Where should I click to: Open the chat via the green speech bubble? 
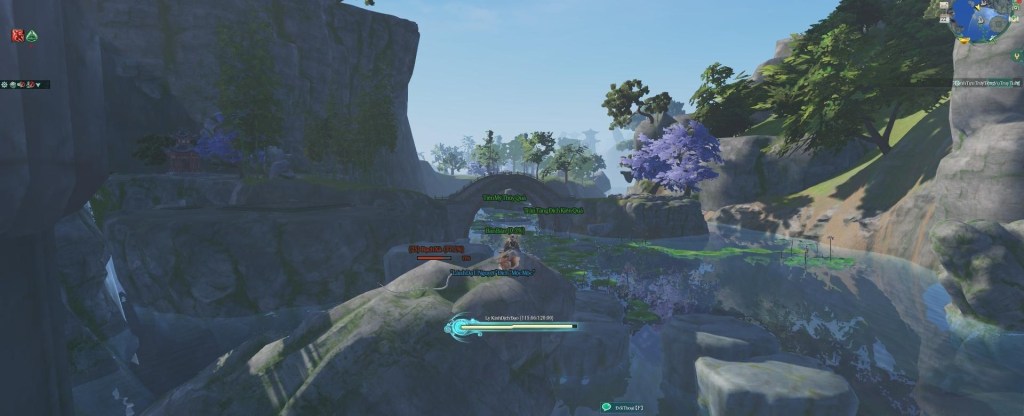tap(606, 406)
